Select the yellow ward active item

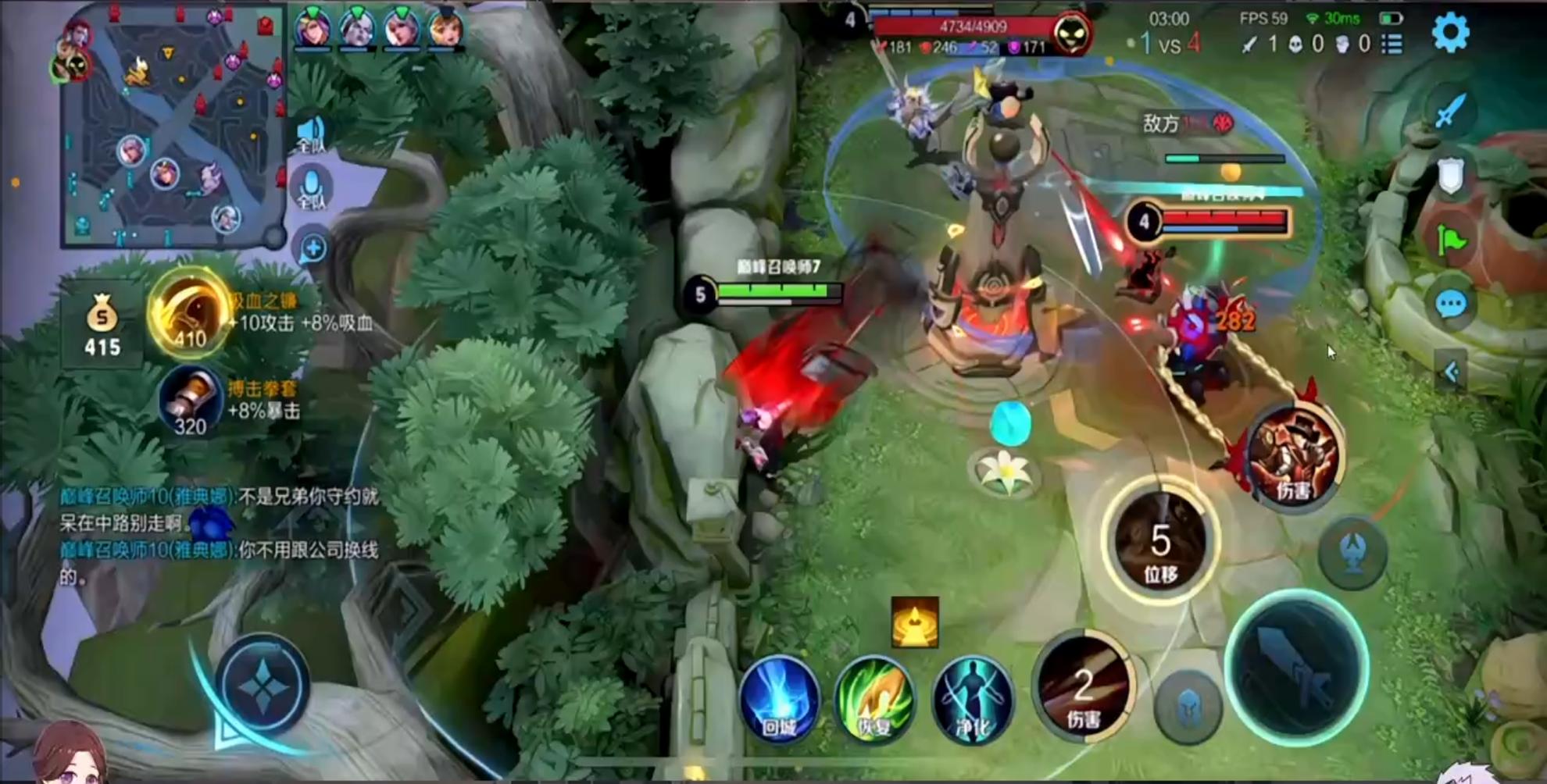(914, 622)
